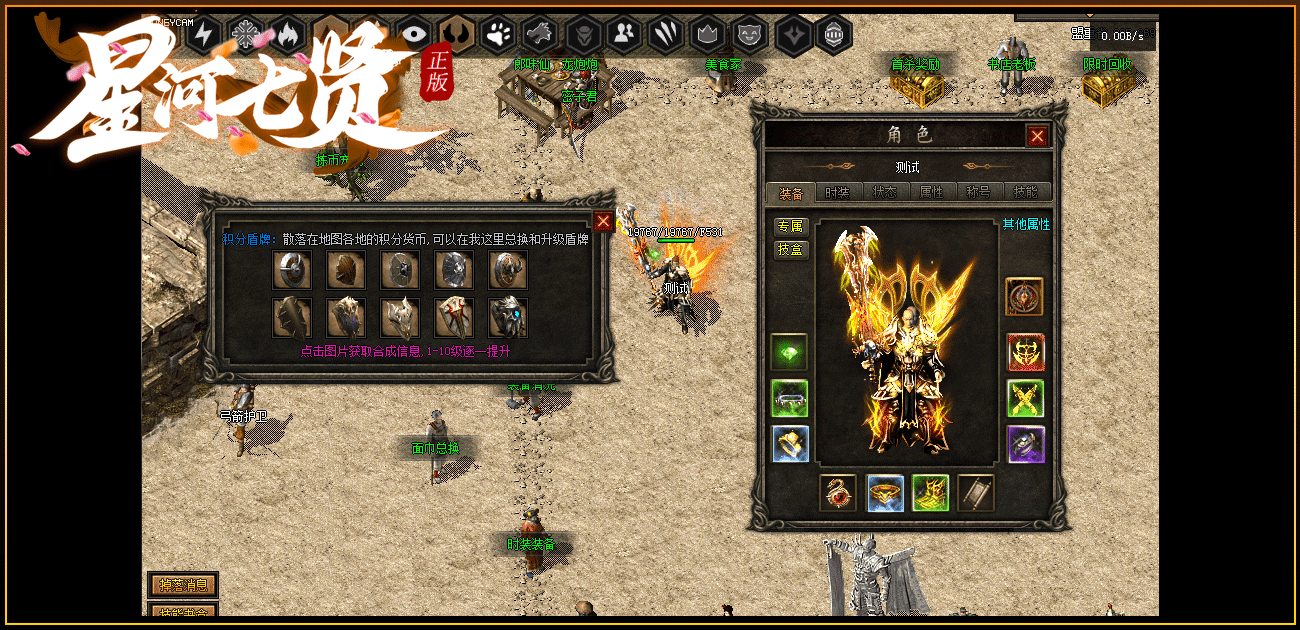Image resolution: width=1300 pixels, height=630 pixels.
Task: Click the 专属 button
Action: click(790, 226)
